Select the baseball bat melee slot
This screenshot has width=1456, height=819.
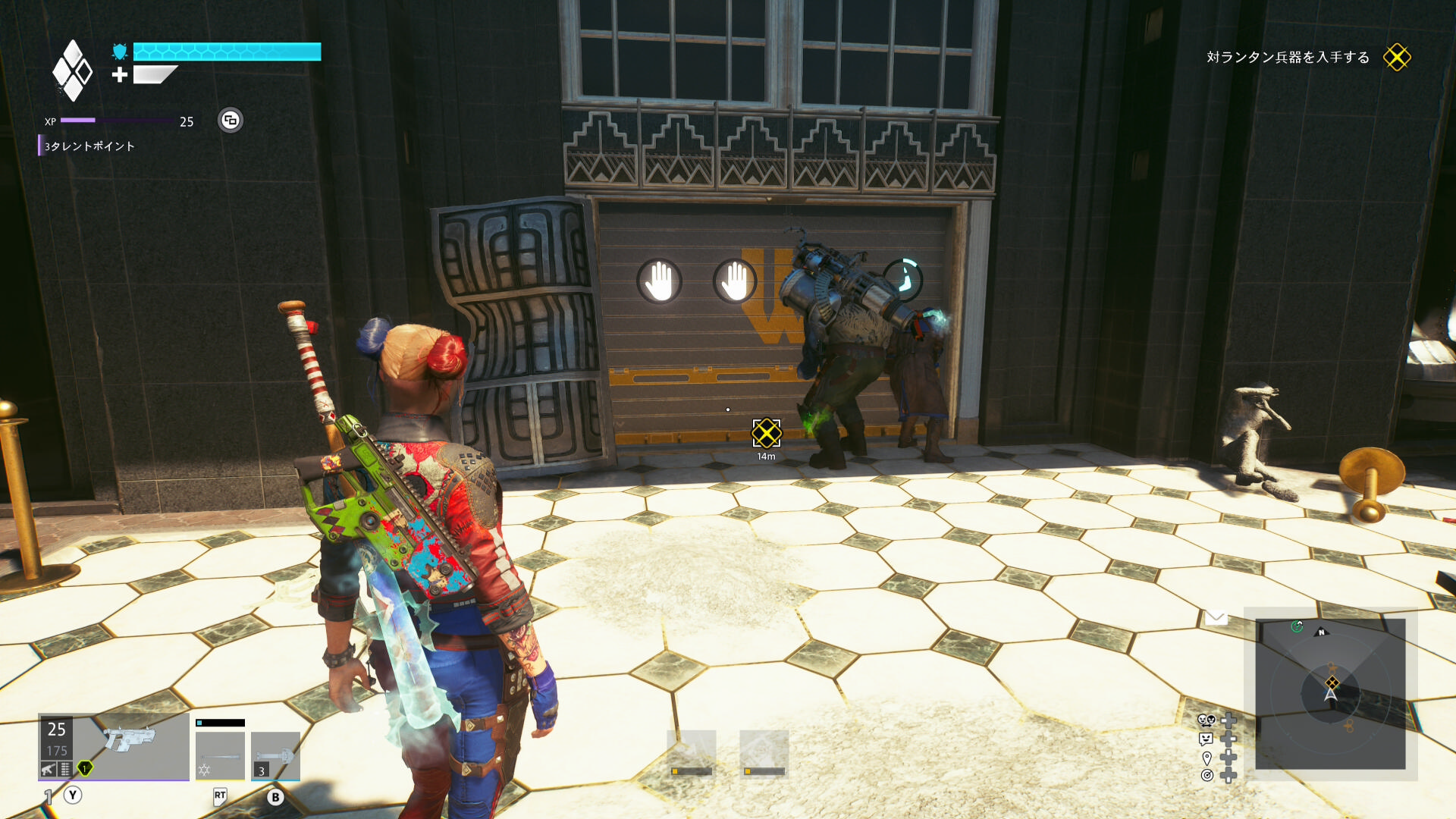(220, 755)
